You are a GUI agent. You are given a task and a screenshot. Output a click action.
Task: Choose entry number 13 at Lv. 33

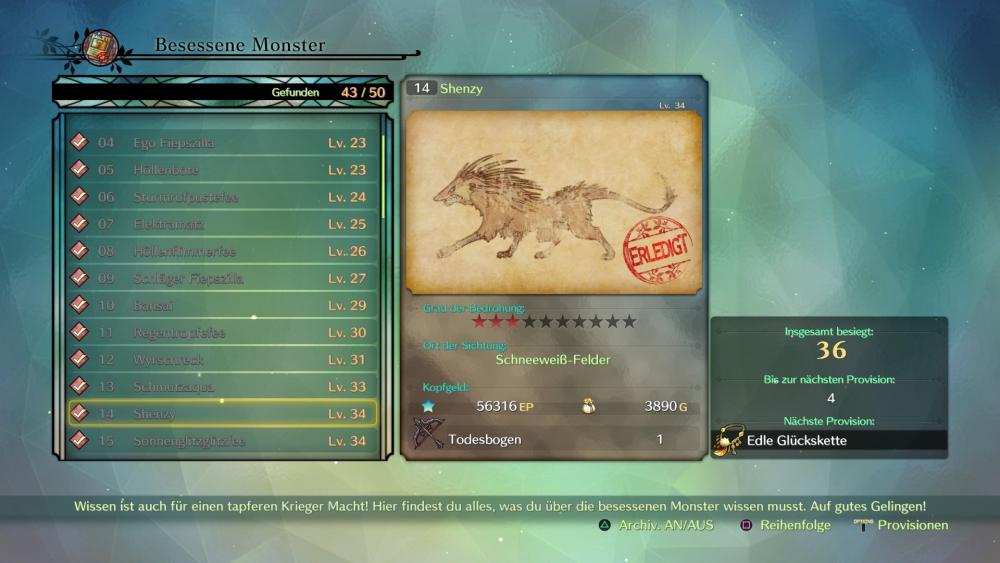(220, 386)
